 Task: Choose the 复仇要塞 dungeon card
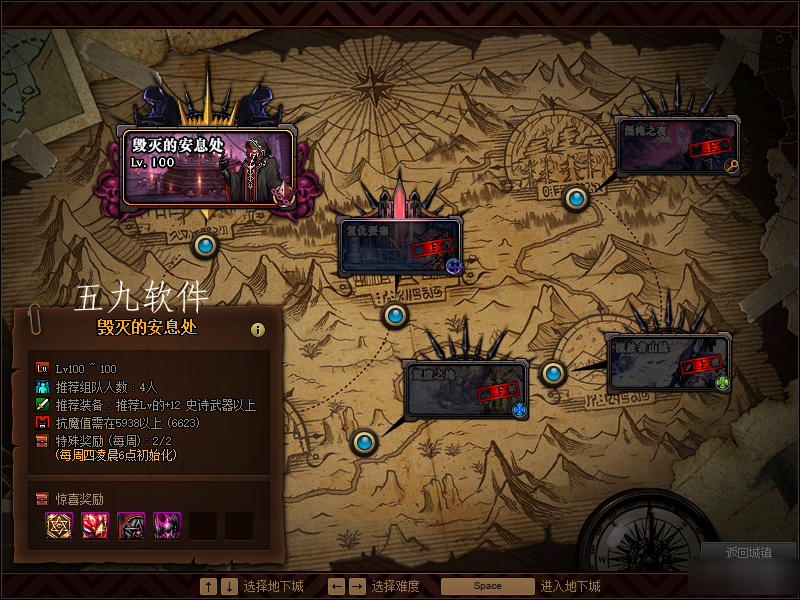pyautogui.click(x=399, y=247)
